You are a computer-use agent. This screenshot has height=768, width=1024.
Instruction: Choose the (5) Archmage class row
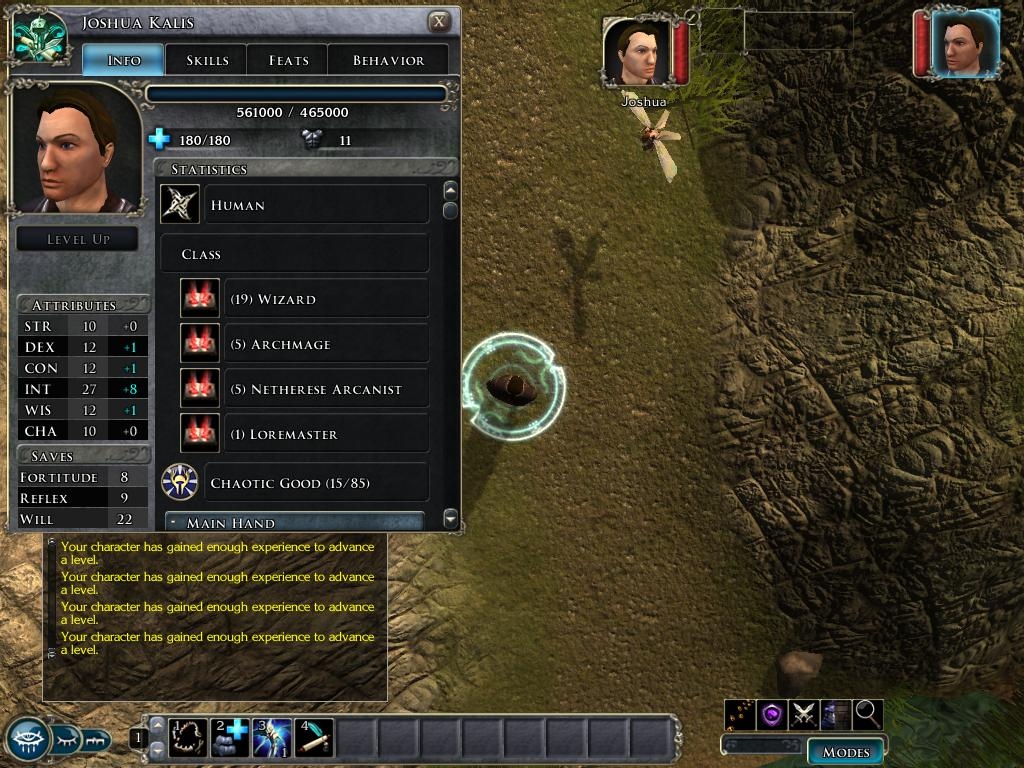click(325, 344)
